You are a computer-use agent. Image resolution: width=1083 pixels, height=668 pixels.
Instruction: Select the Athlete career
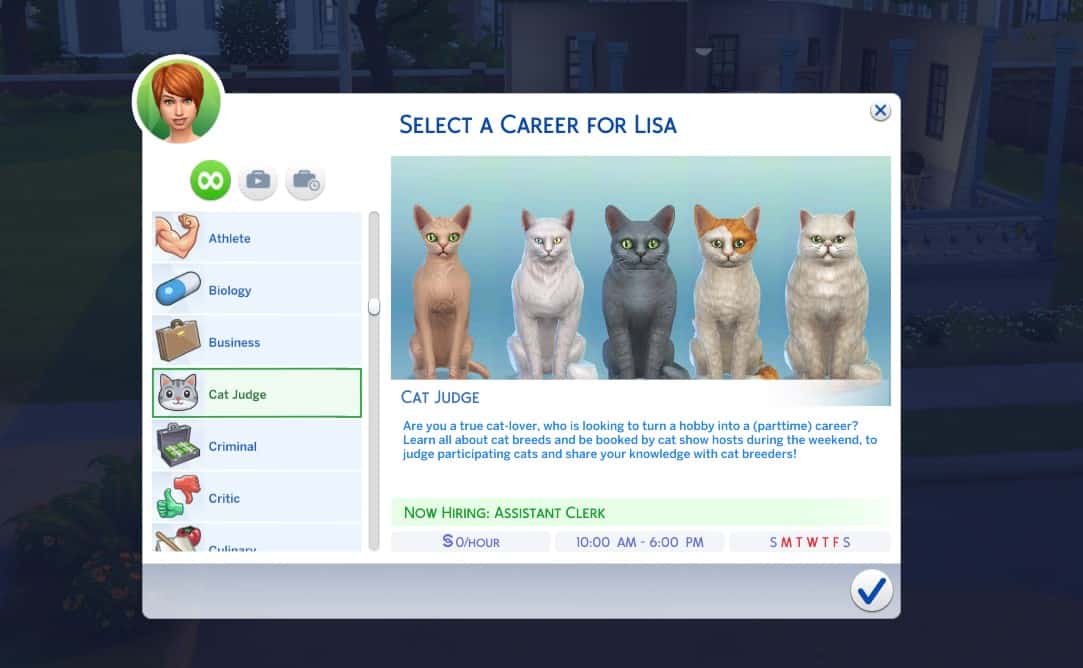pyautogui.click(x=256, y=238)
